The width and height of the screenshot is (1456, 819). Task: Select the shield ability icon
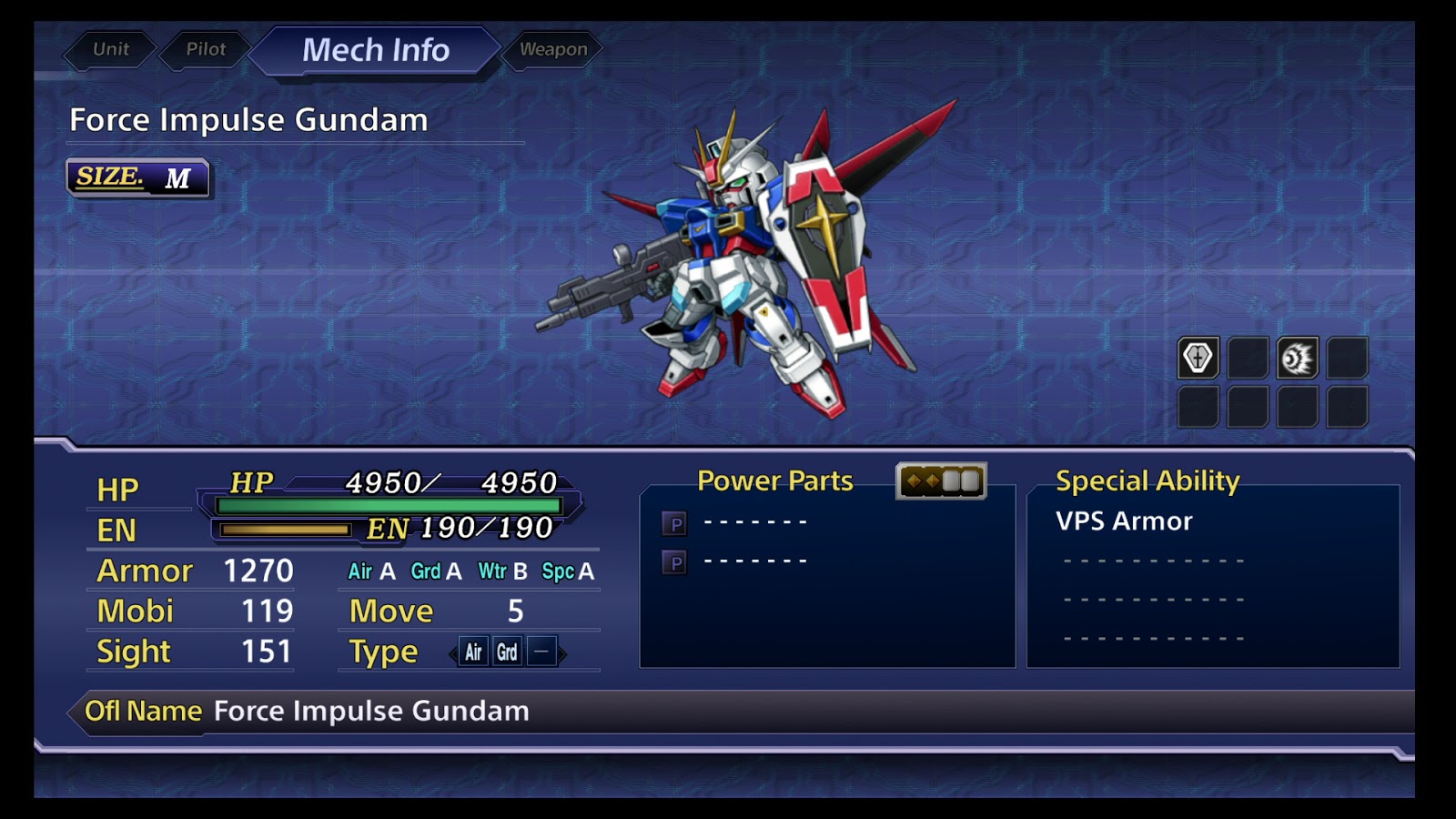pos(1198,358)
